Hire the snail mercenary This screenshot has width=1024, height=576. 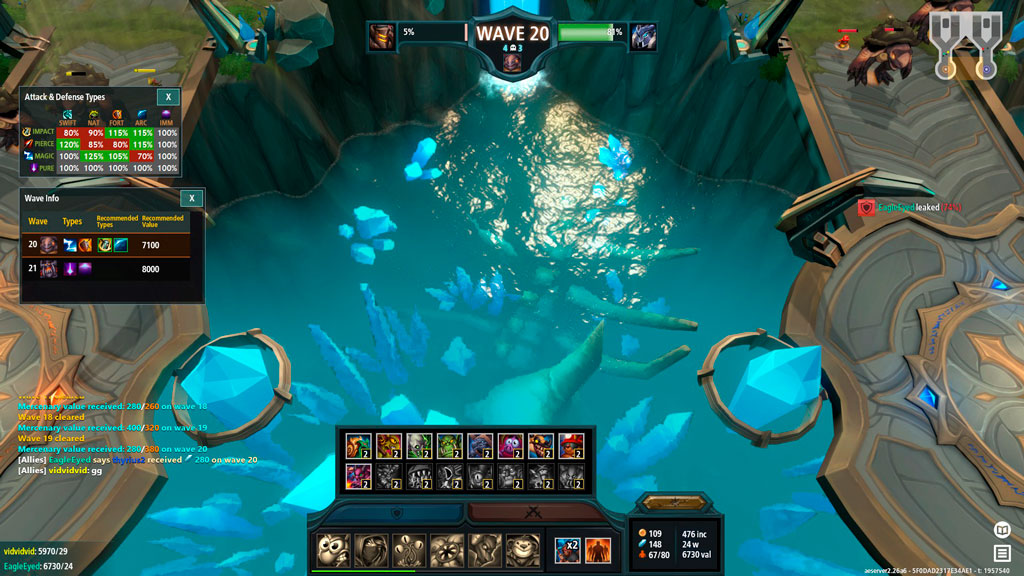358,447
